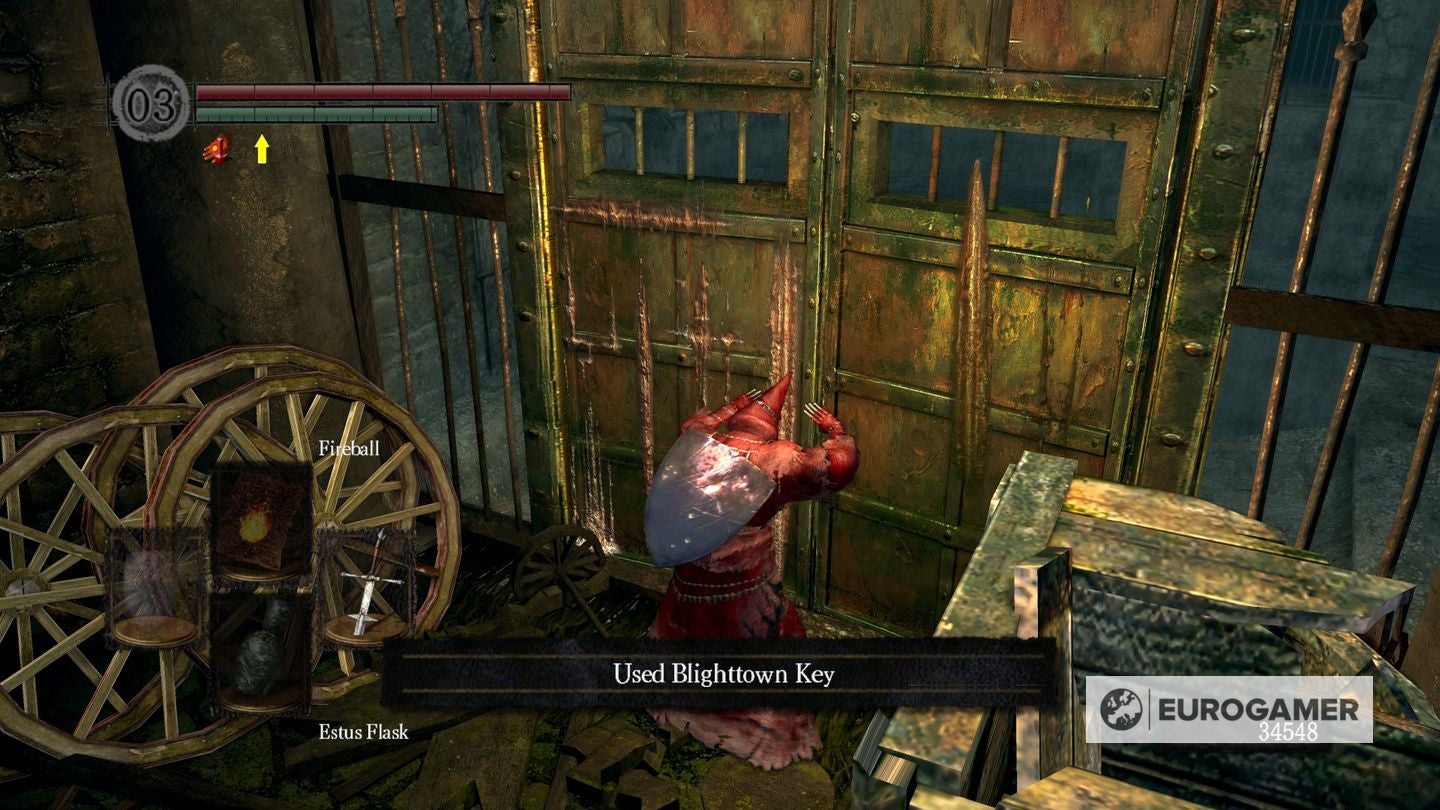The image size is (1440, 810).
Task: Select the Estus Flask label text
Action: (362, 732)
